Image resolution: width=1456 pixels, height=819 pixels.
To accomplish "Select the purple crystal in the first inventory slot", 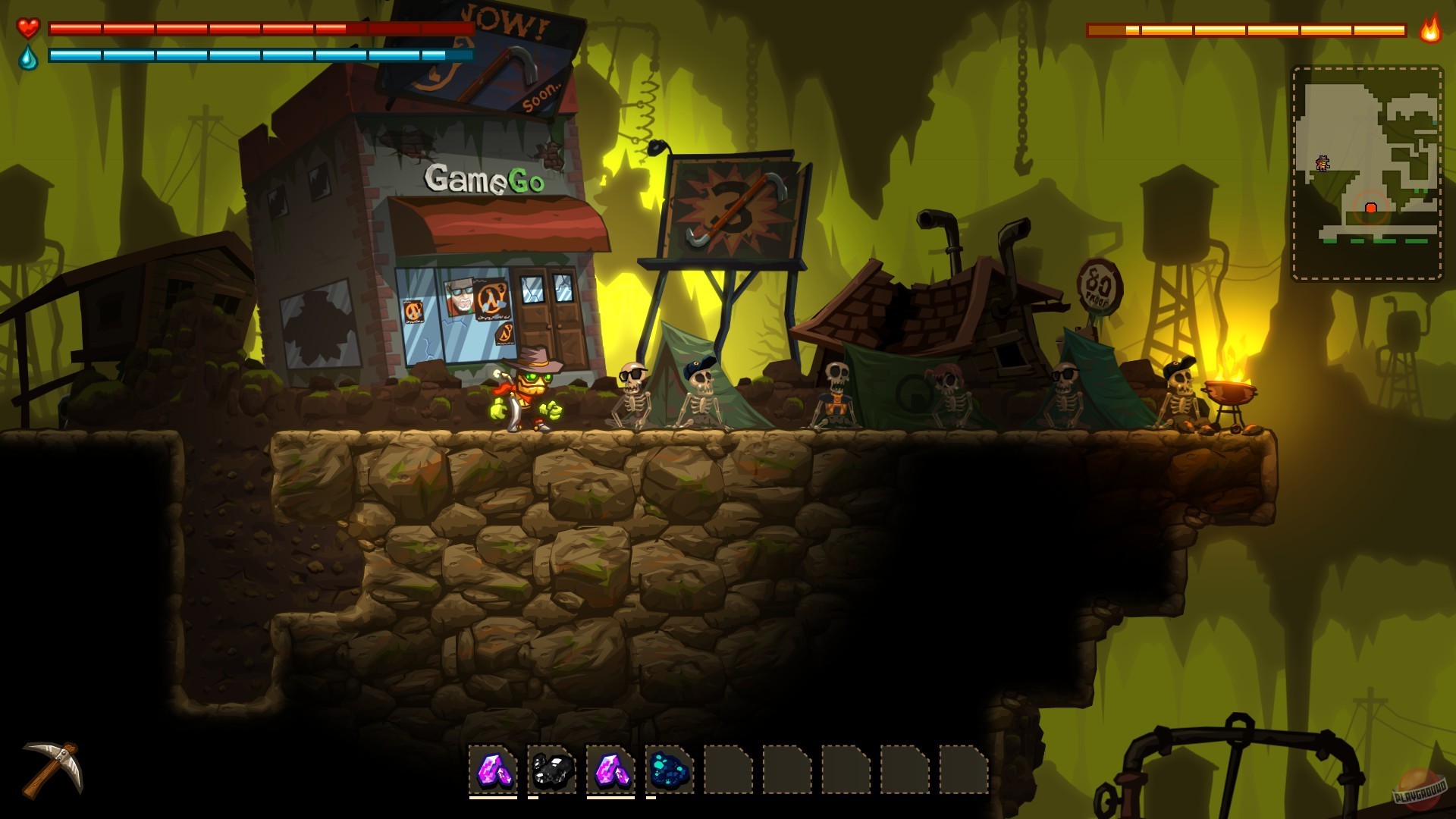I will click(x=494, y=770).
